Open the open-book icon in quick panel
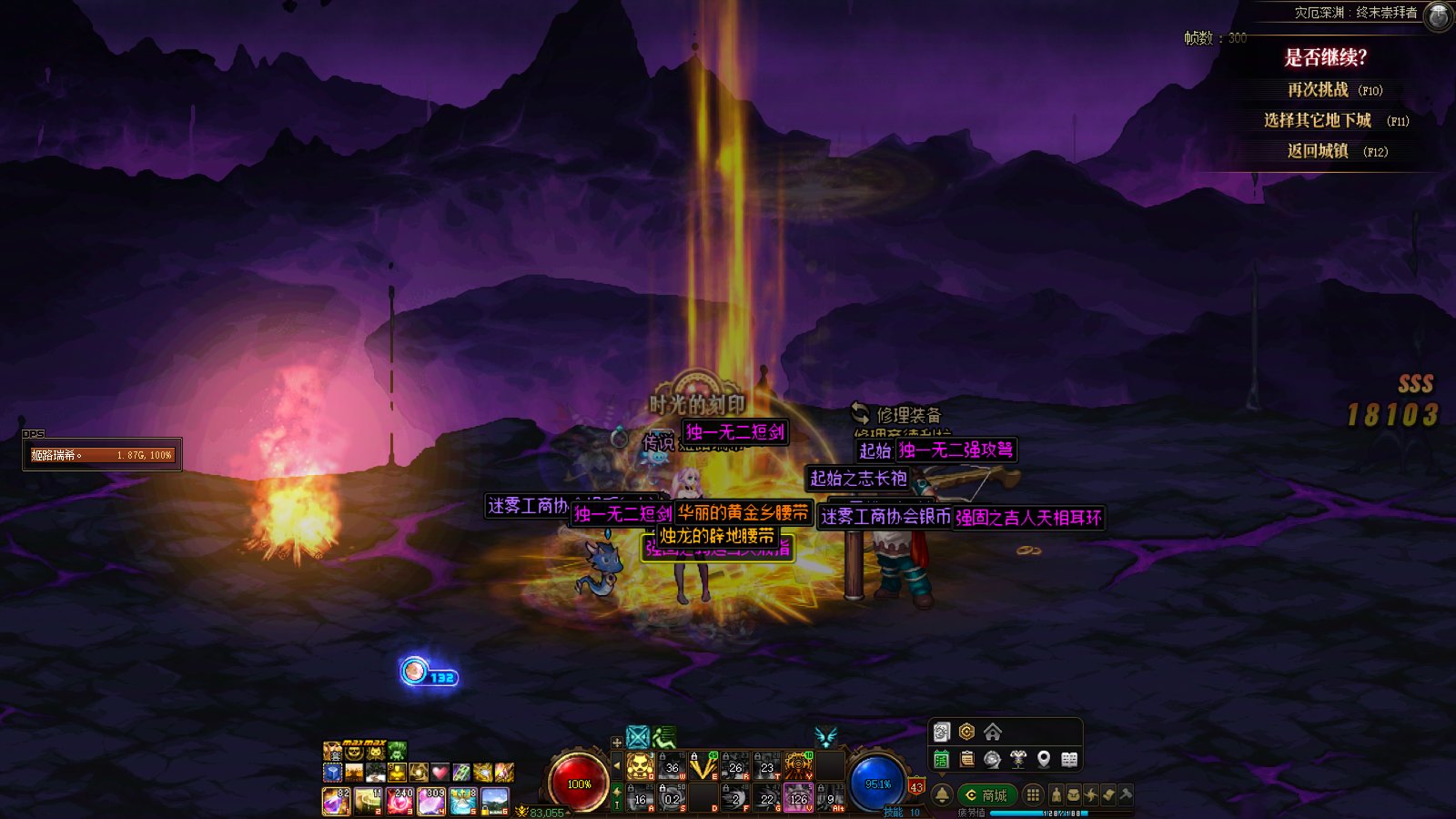Screen dimensions: 1456x819 pyautogui.click(x=1069, y=759)
